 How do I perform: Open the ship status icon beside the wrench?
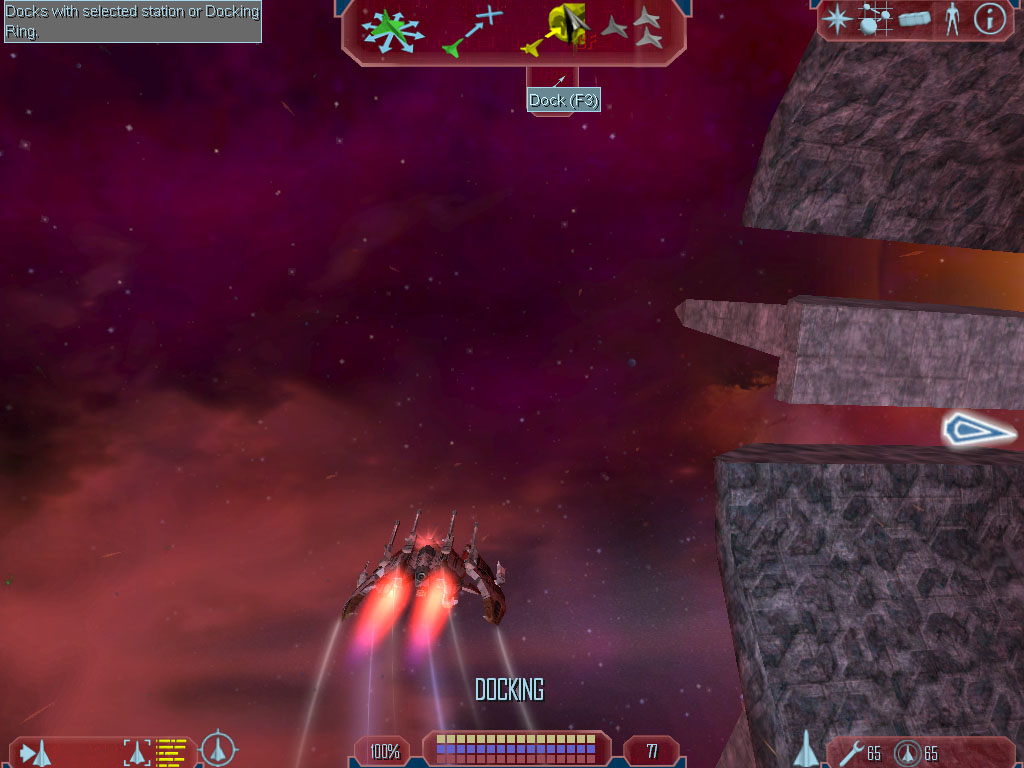806,749
